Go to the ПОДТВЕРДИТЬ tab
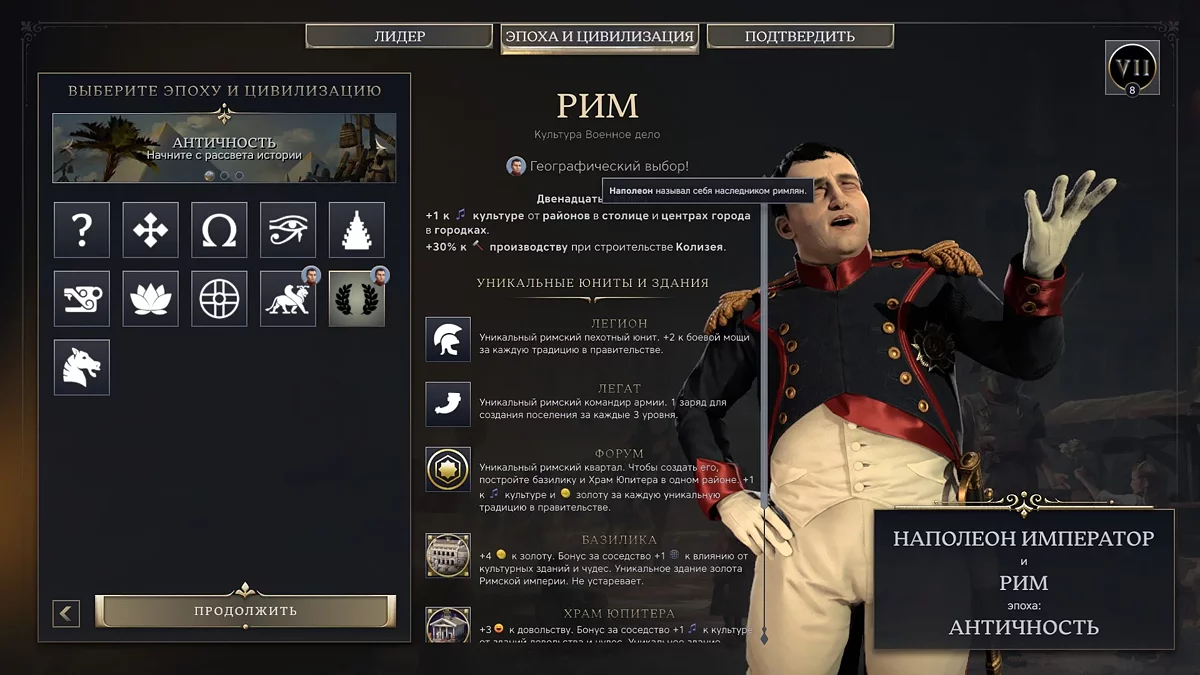This screenshot has height=675, width=1200. 800,37
